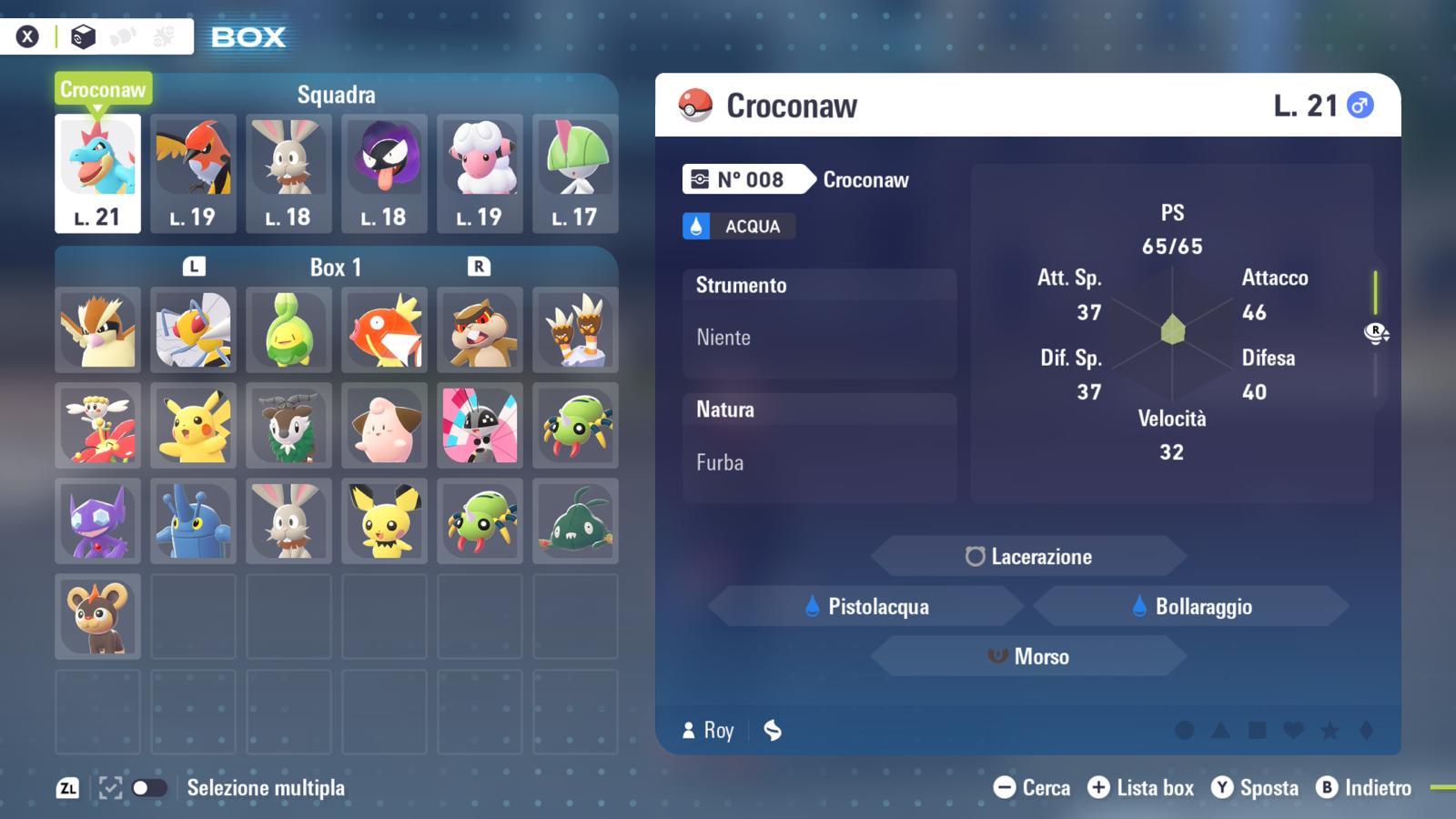Pick the Flaaffy party slot
This screenshot has width=1456, height=819.
480,173
